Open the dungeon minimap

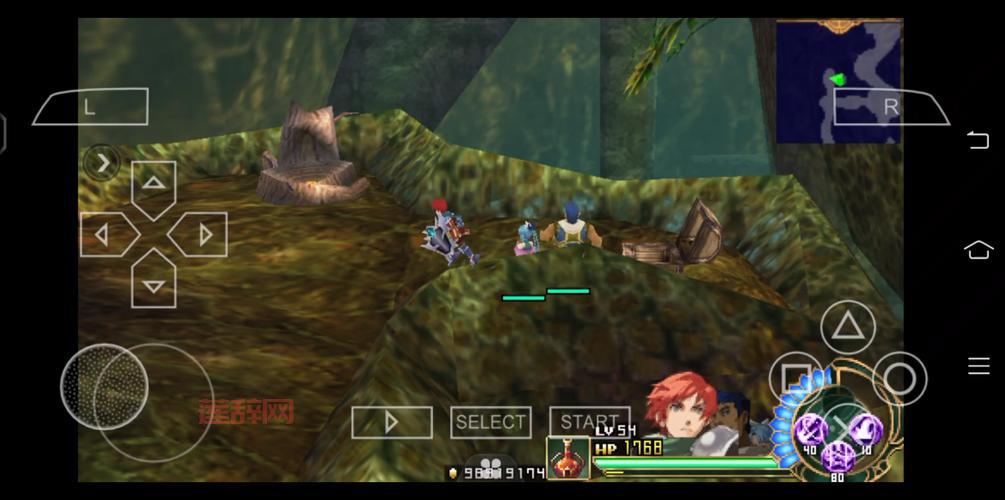[838, 80]
